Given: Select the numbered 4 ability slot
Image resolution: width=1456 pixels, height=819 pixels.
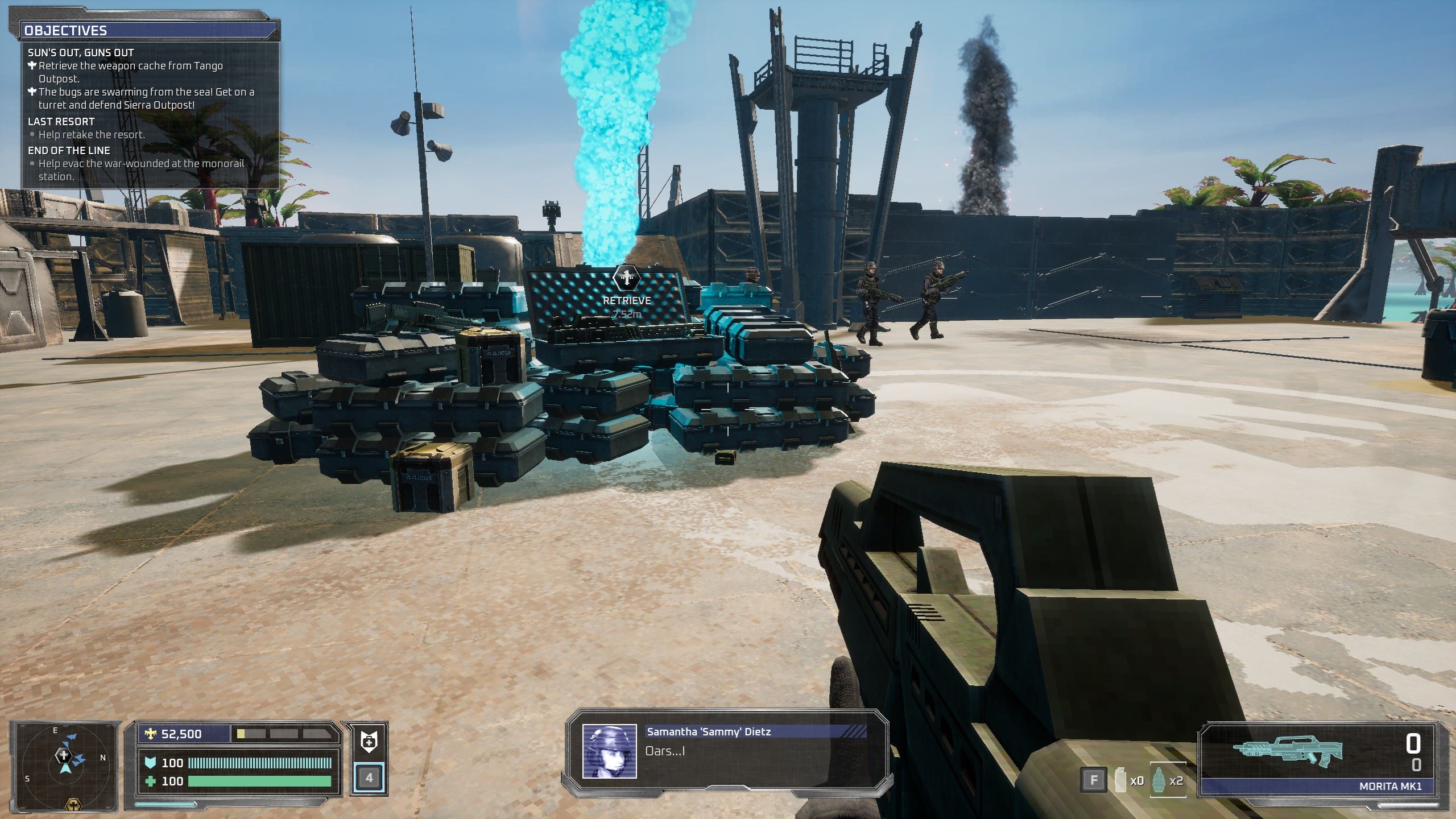Looking at the screenshot, I should pyautogui.click(x=369, y=777).
